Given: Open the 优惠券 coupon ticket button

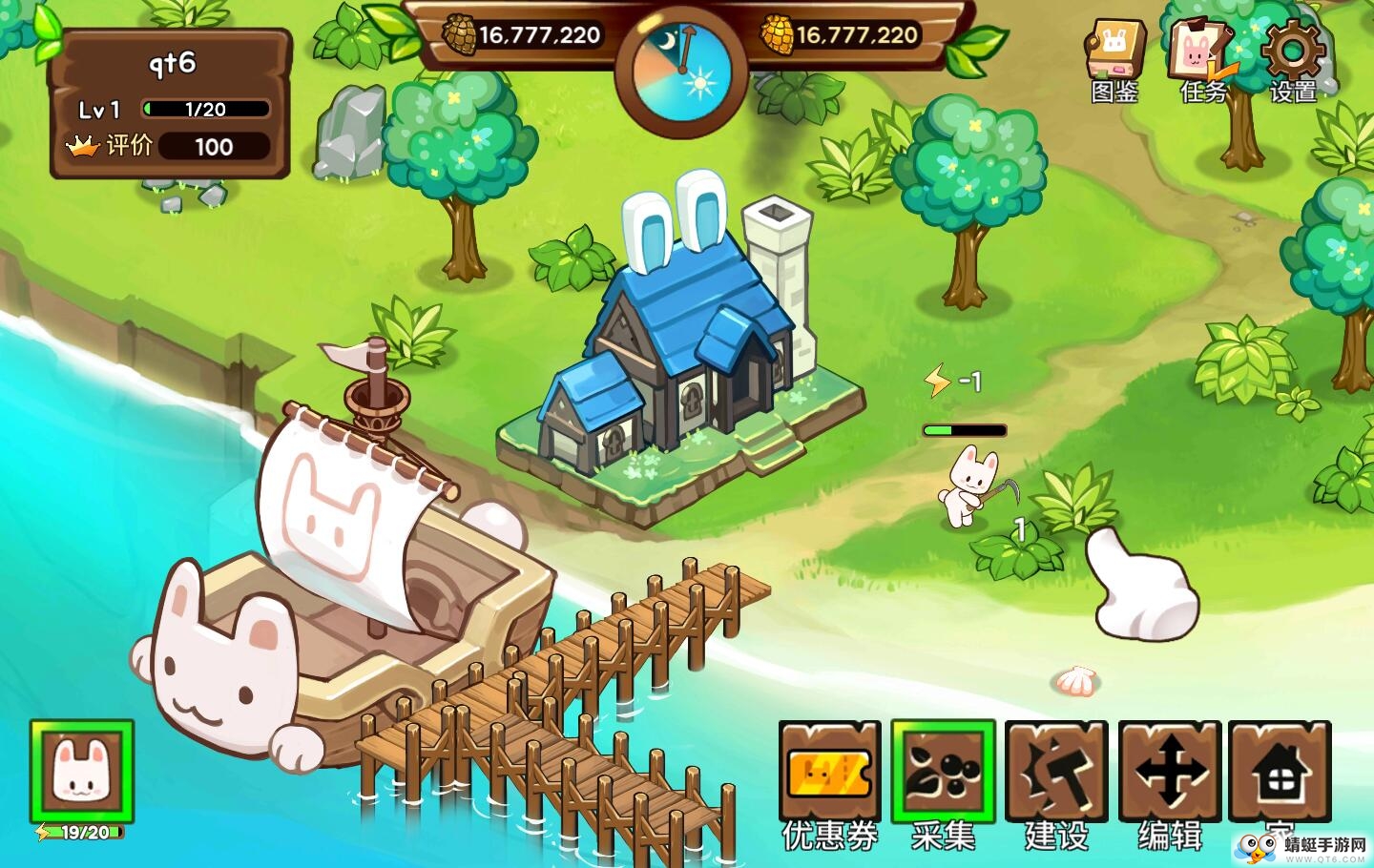Looking at the screenshot, I should tap(829, 772).
